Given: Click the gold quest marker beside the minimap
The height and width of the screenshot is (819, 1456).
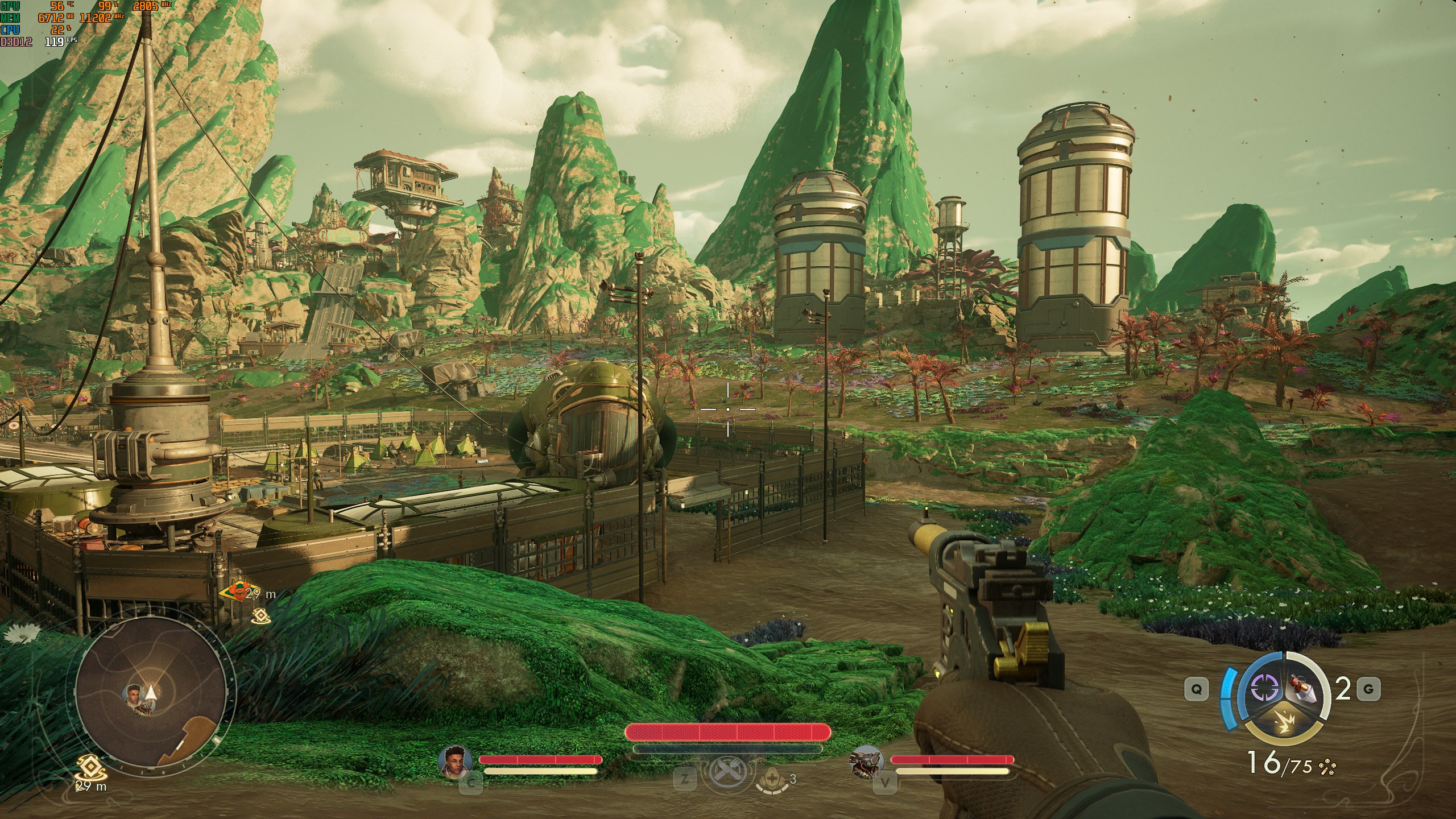Looking at the screenshot, I should [x=87, y=768].
